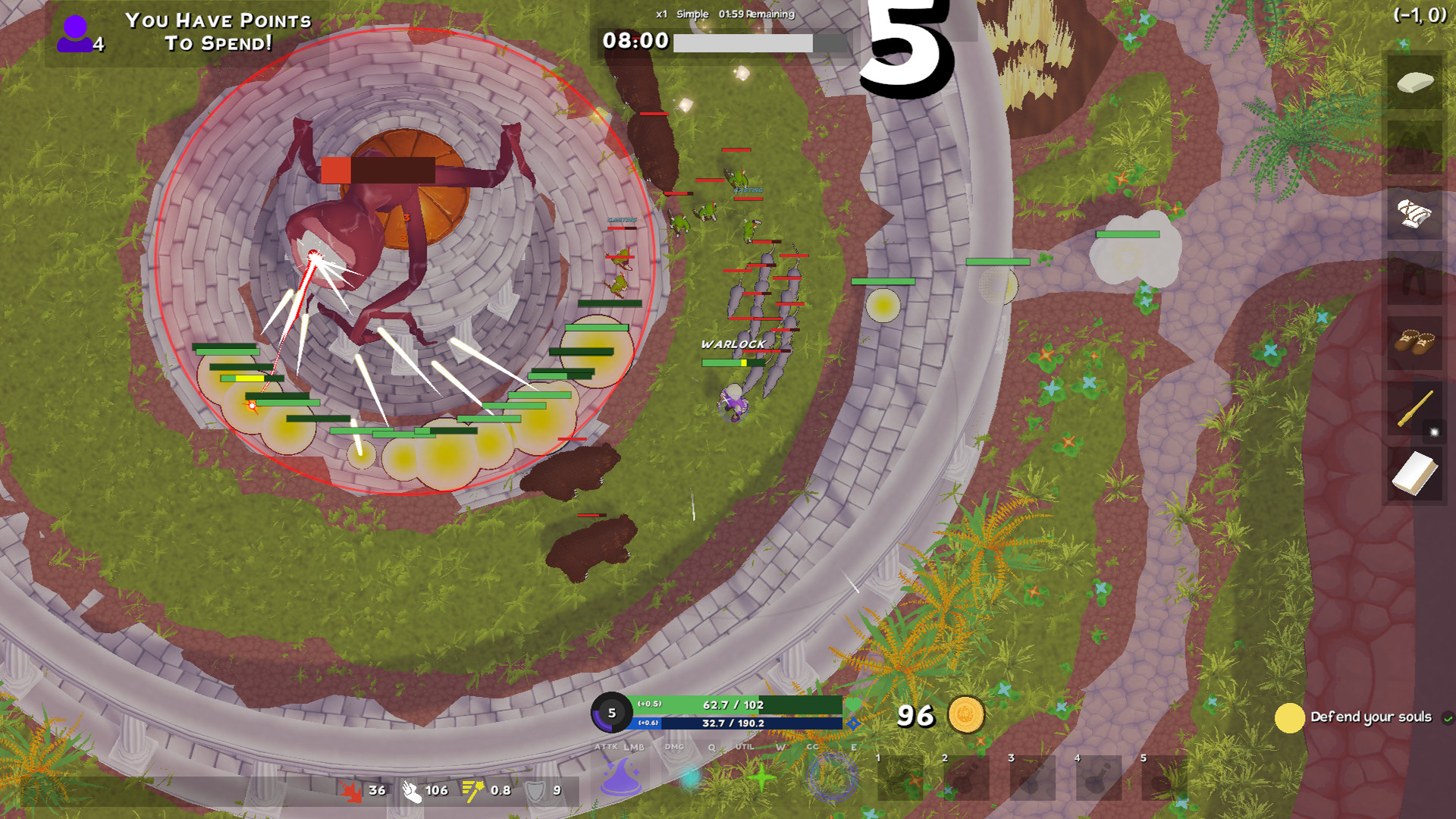Click the Simple difficulty label at top center
Image resolution: width=1456 pixels, height=819 pixels.
[x=692, y=14]
